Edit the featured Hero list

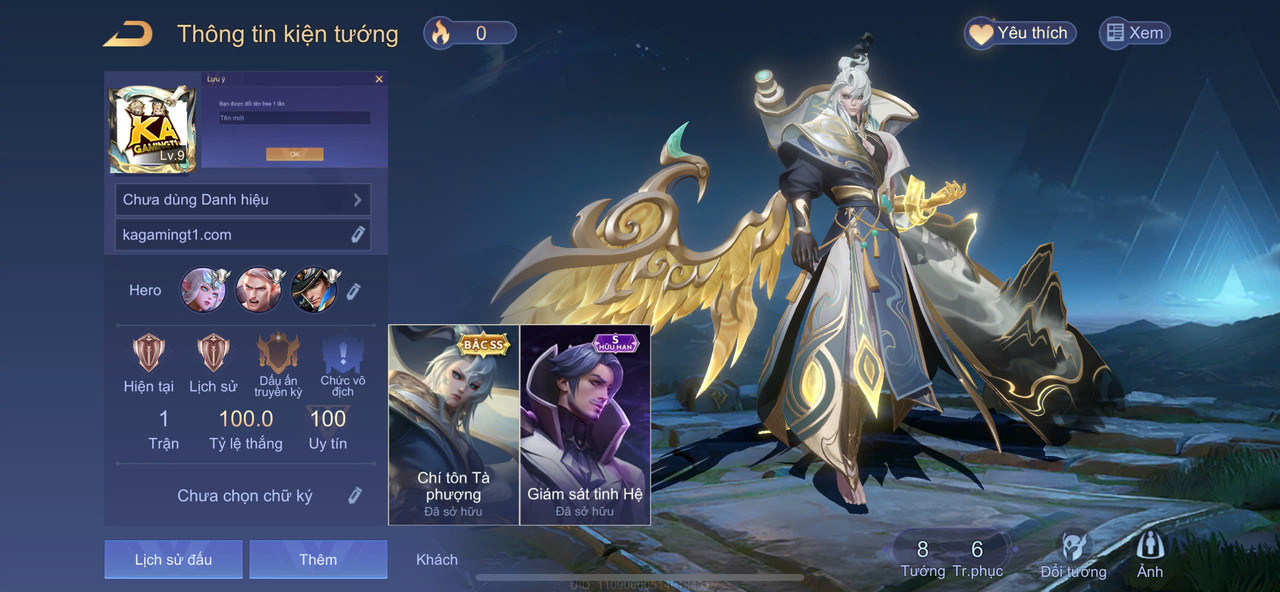coord(353,291)
